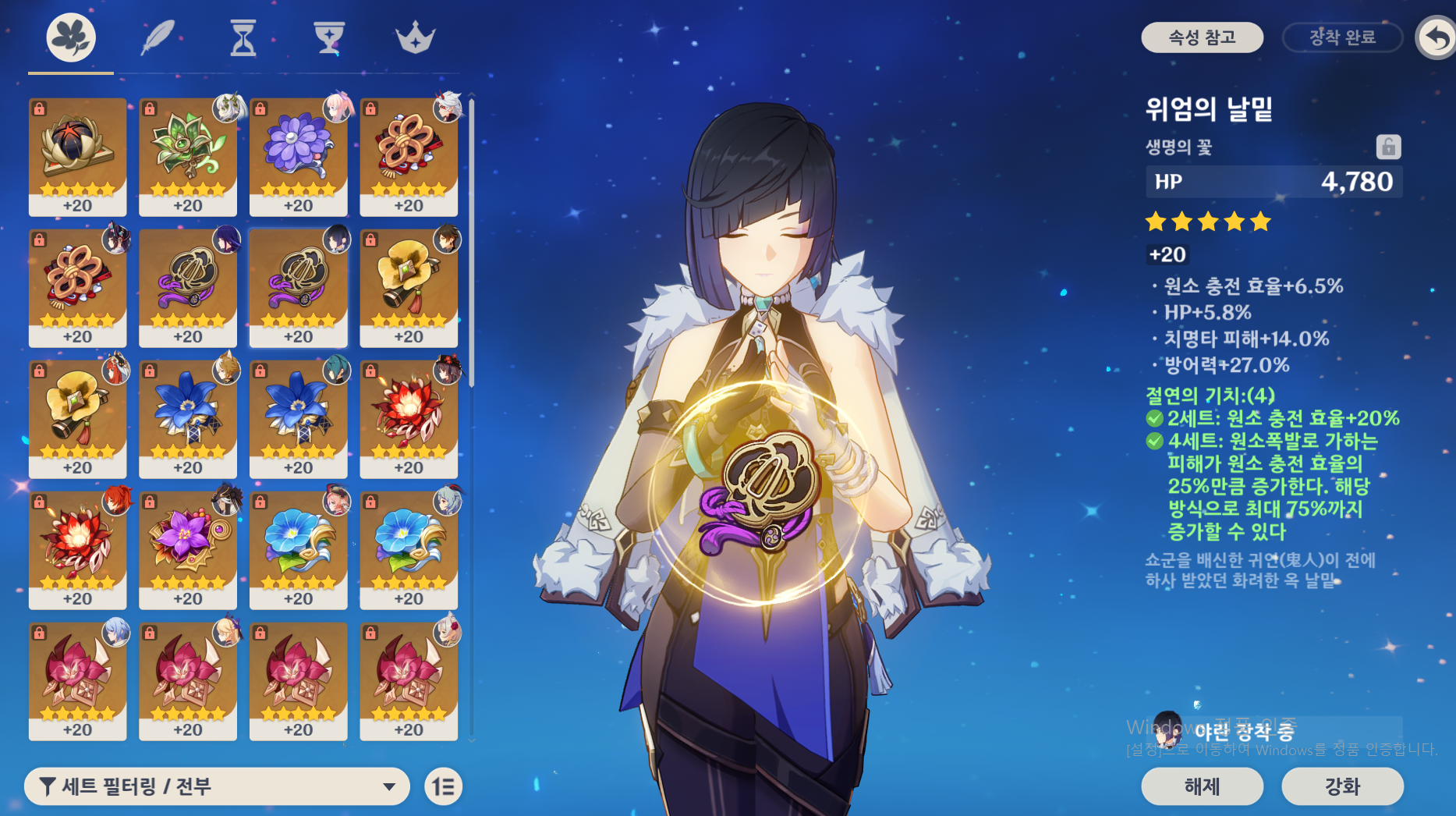This screenshot has width=1456, height=816.
Task: Switch to the flower artifact tab
Action: (x=71, y=37)
